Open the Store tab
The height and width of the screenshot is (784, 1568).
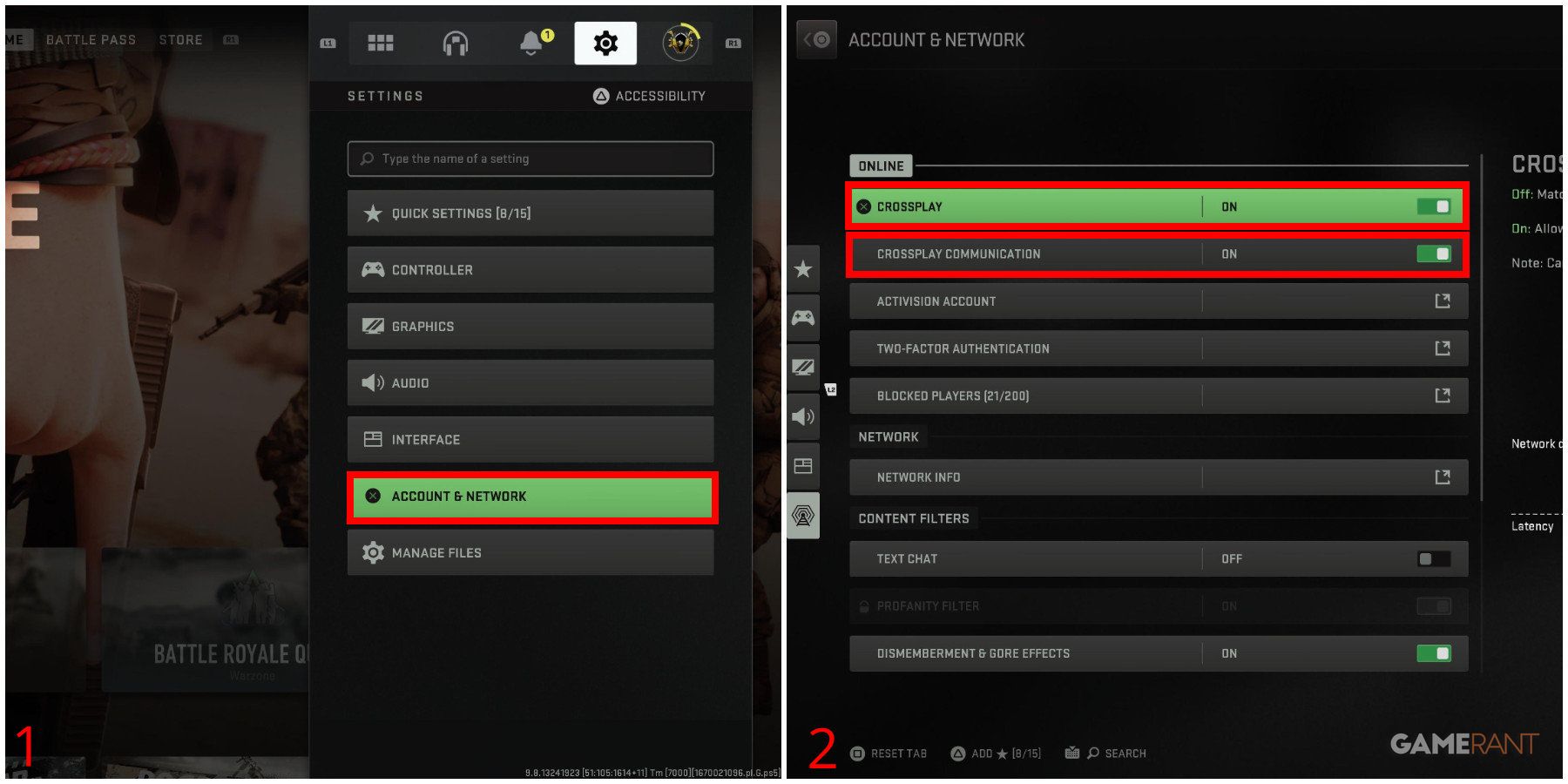180,39
